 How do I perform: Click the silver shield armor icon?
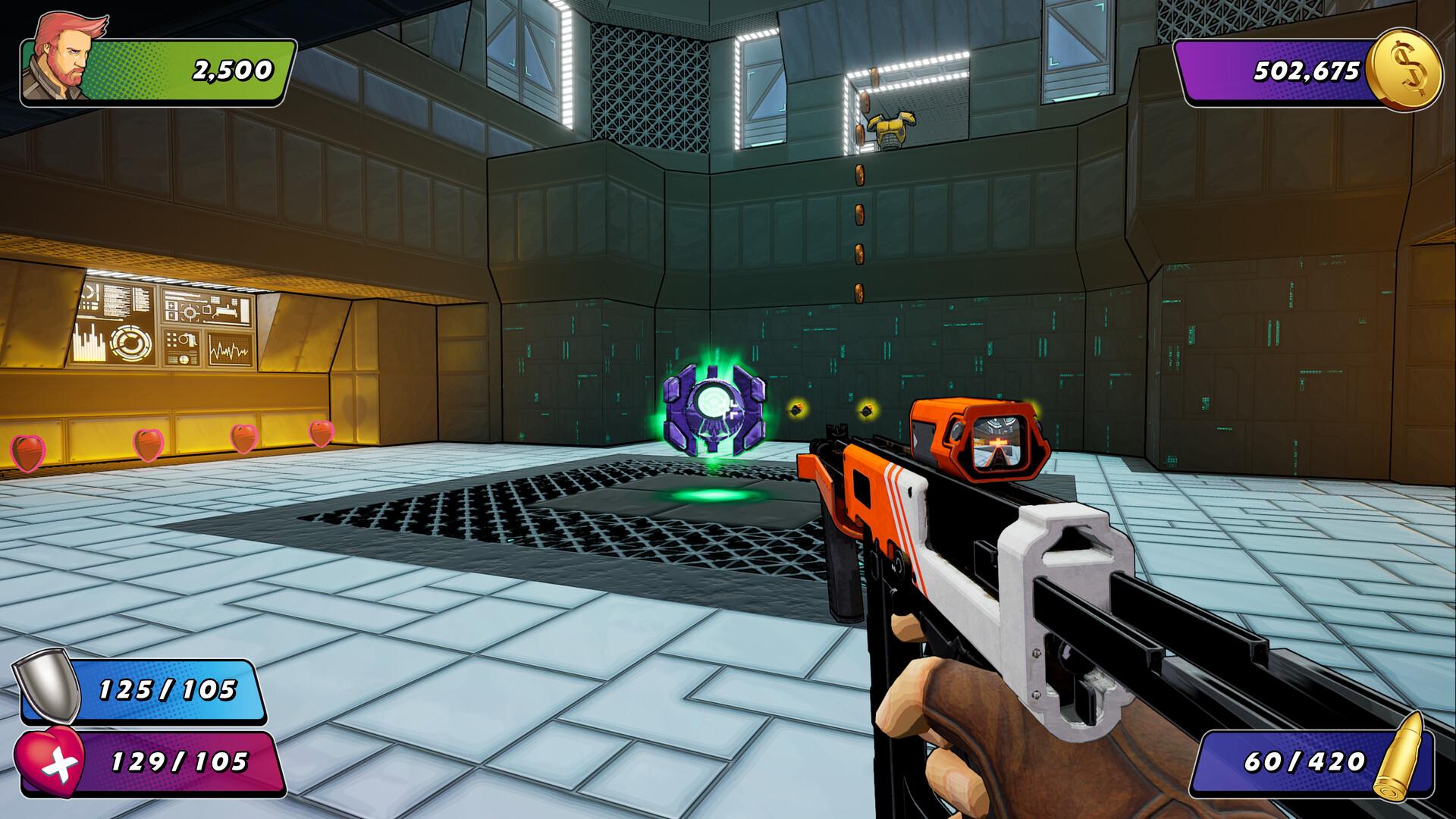click(x=43, y=689)
